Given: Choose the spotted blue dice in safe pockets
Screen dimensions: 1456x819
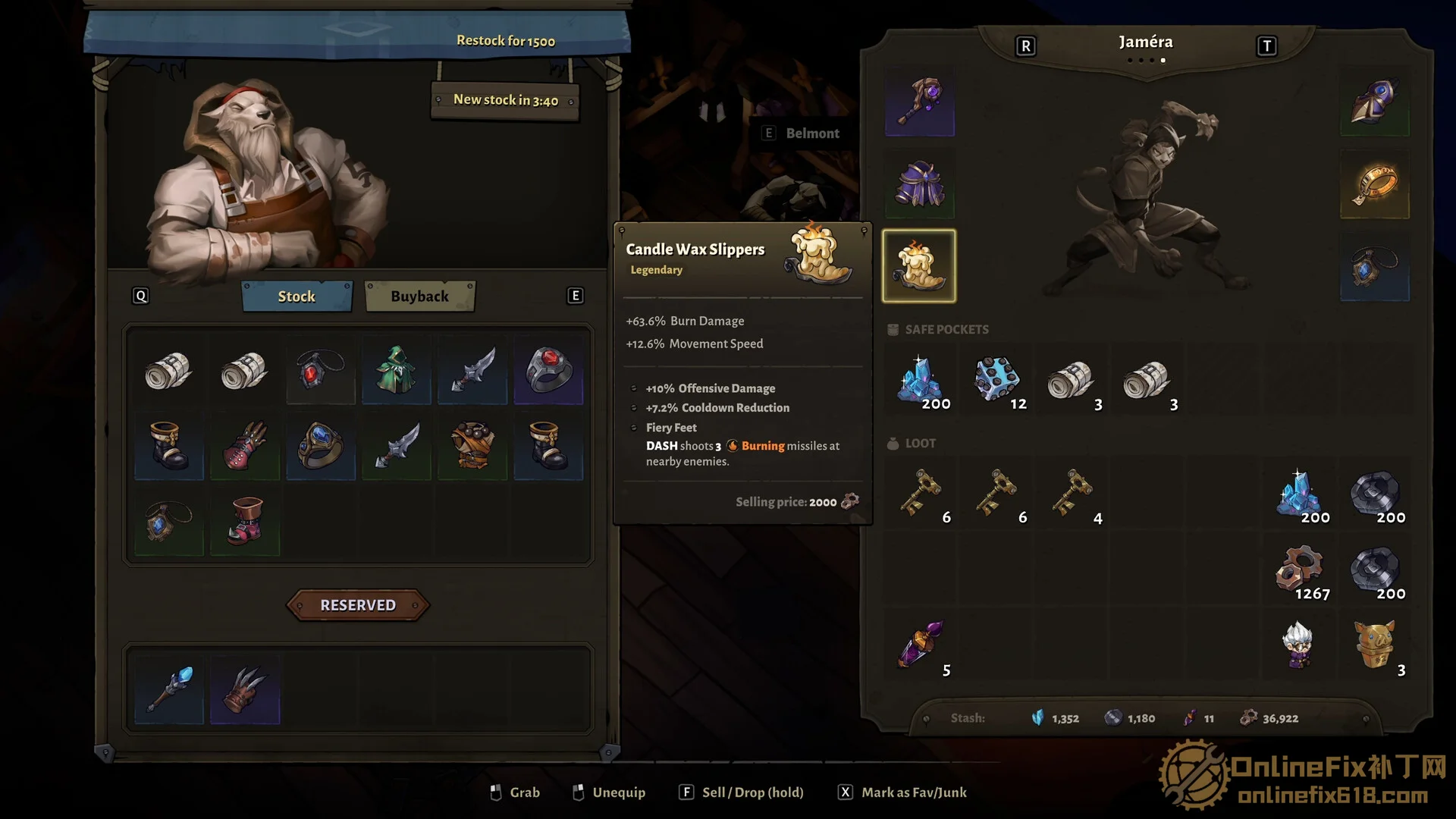Looking at the screenshot, I should (x=995, y=379).
